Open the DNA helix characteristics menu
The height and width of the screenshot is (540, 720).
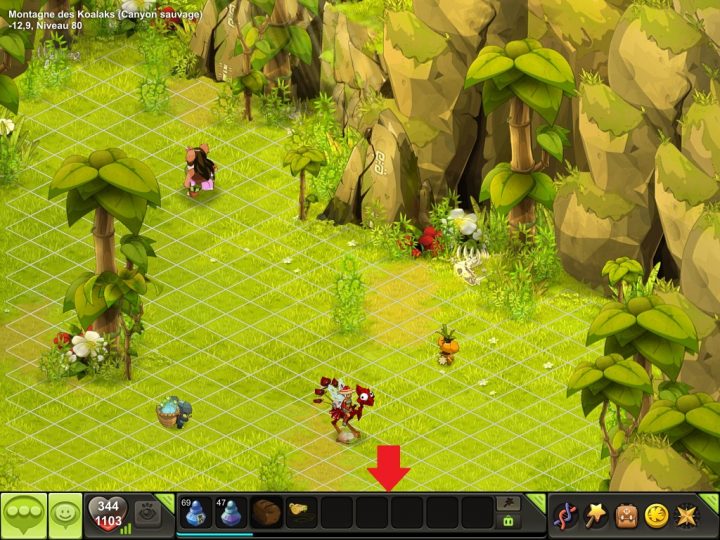pyautogui.click(x=566, y=516)
